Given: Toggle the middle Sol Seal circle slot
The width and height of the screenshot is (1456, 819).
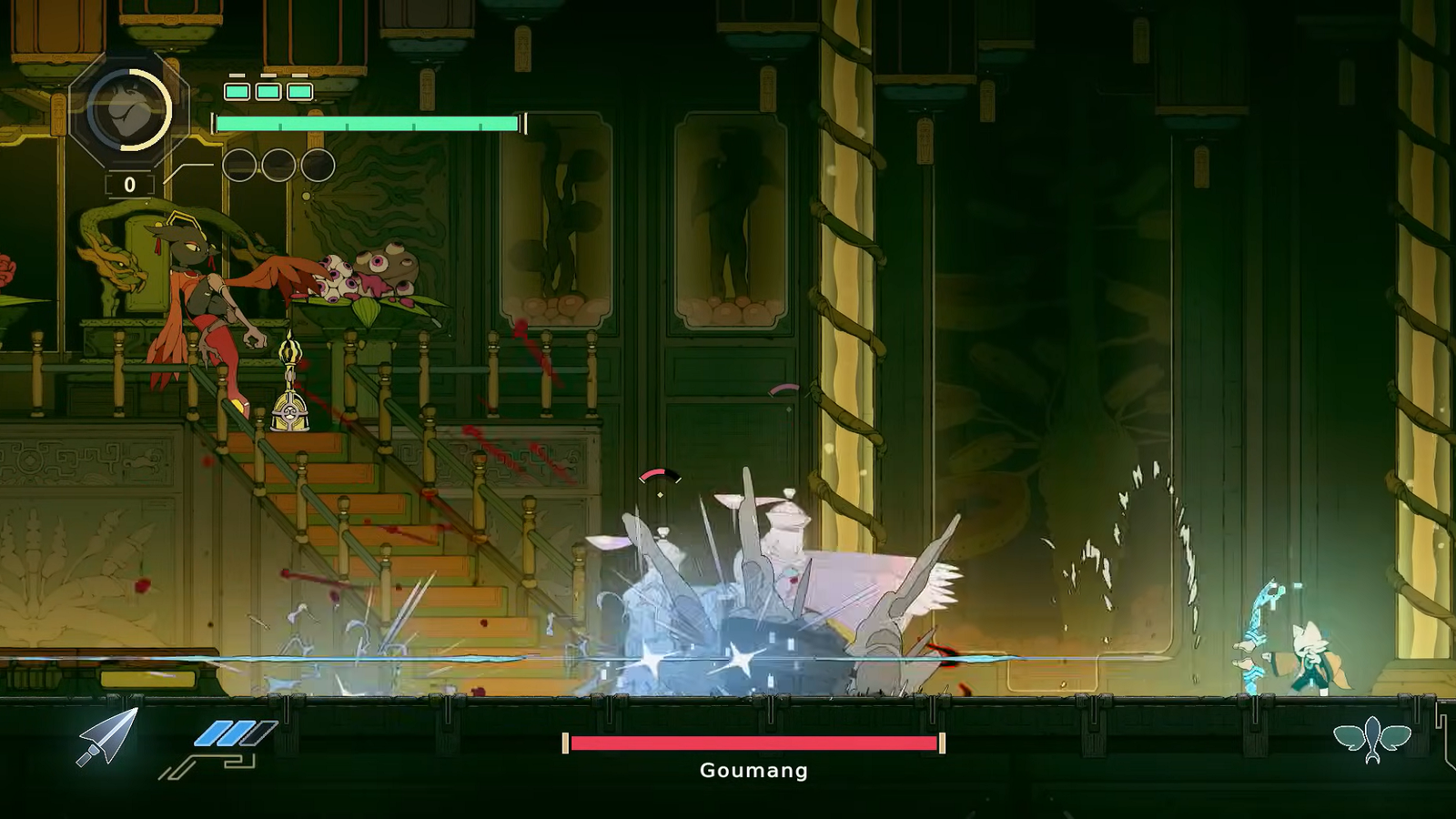Looking at the screenshot, I should [x=277, y=167].
